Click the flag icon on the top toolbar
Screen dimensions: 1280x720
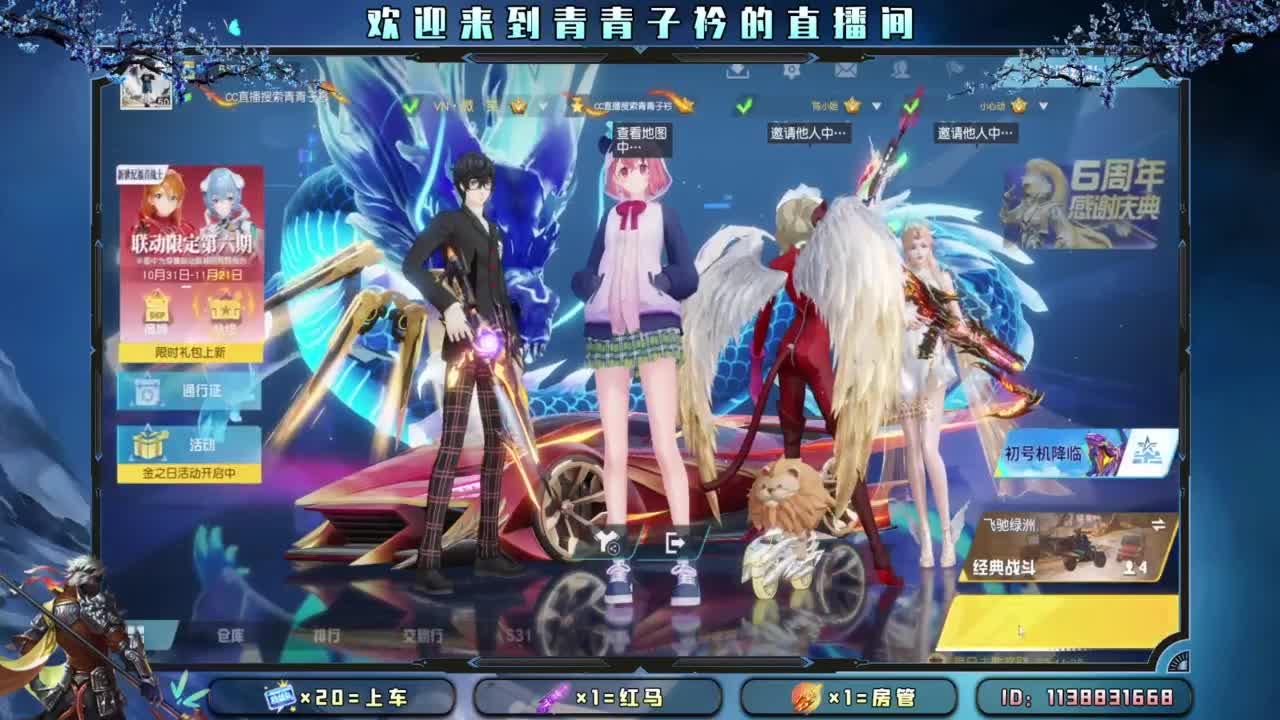click(x=955, y=70)
